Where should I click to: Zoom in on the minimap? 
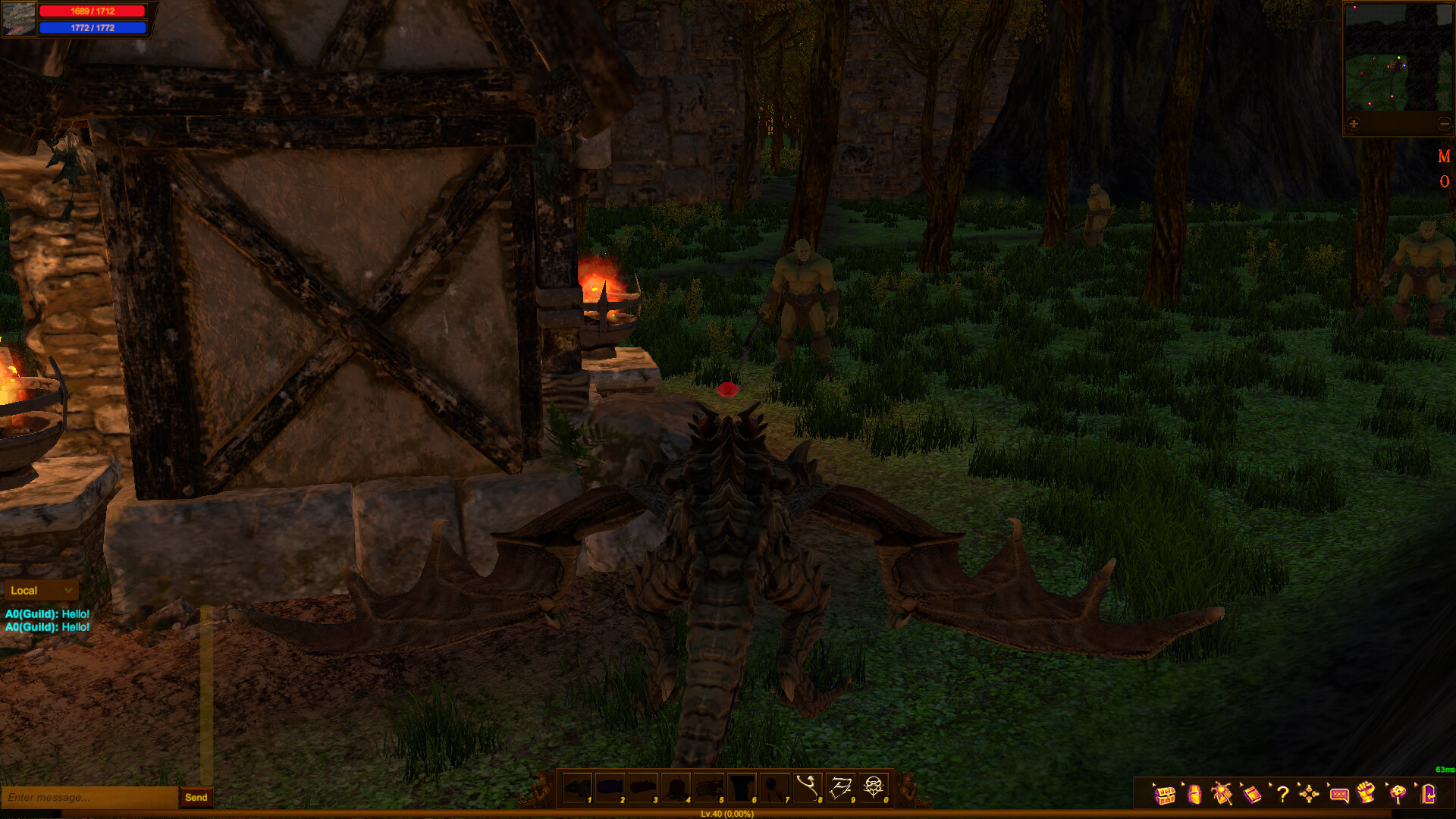click(1353, 121)
